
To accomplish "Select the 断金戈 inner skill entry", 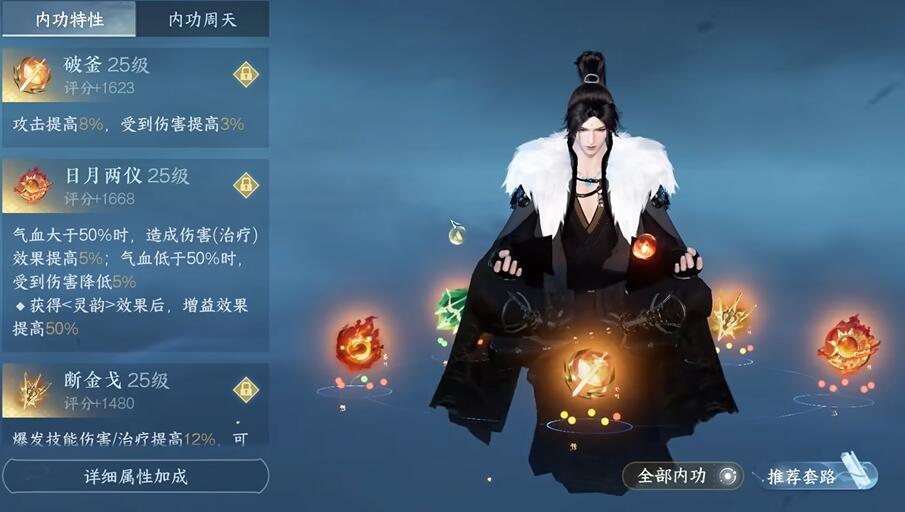I will [x=120, y=389].
